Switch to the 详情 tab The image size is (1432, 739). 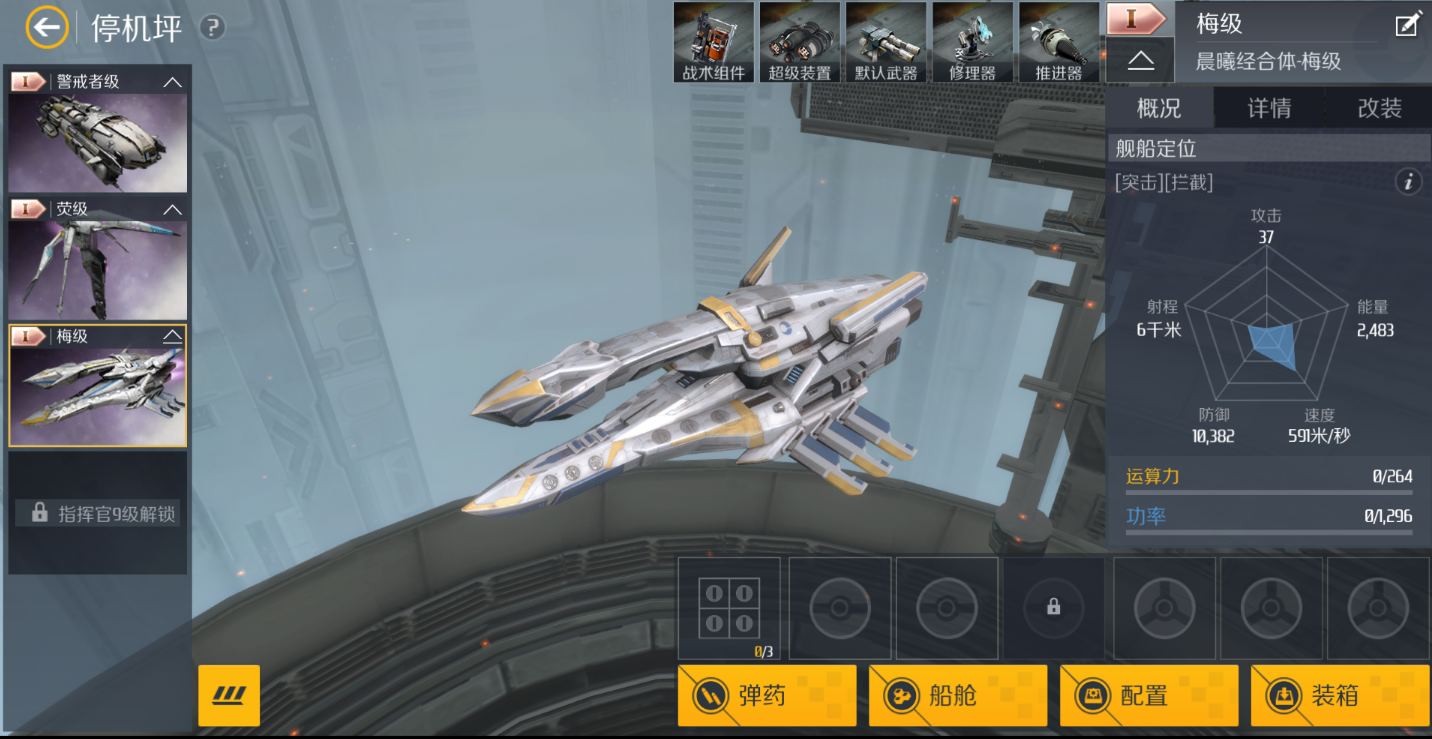pyautogui.click(x=1269, y=108)
